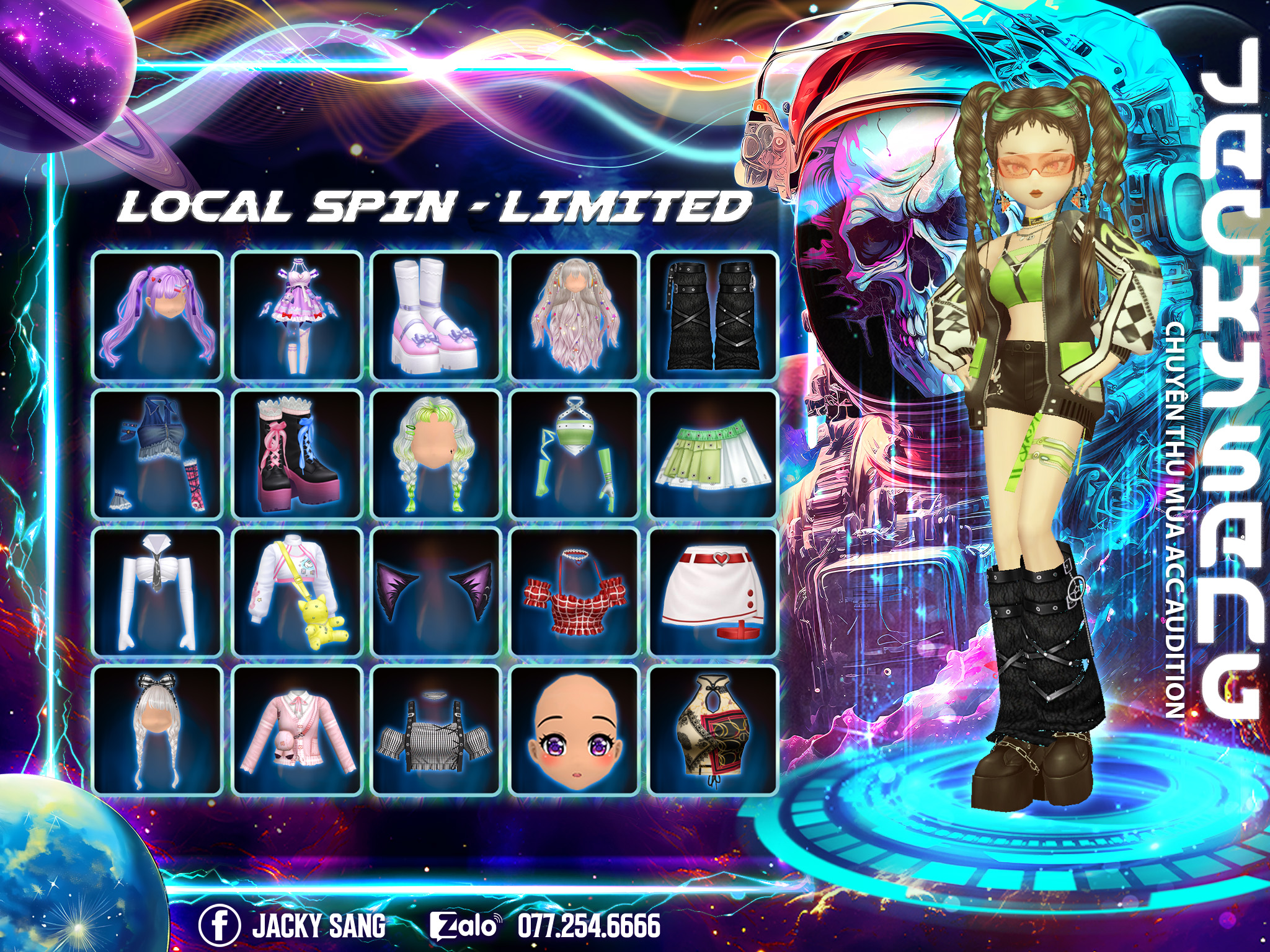Open the Jacky Sang Facebook link
Viewport: 1270px width, 952px height.
(291, 926)
